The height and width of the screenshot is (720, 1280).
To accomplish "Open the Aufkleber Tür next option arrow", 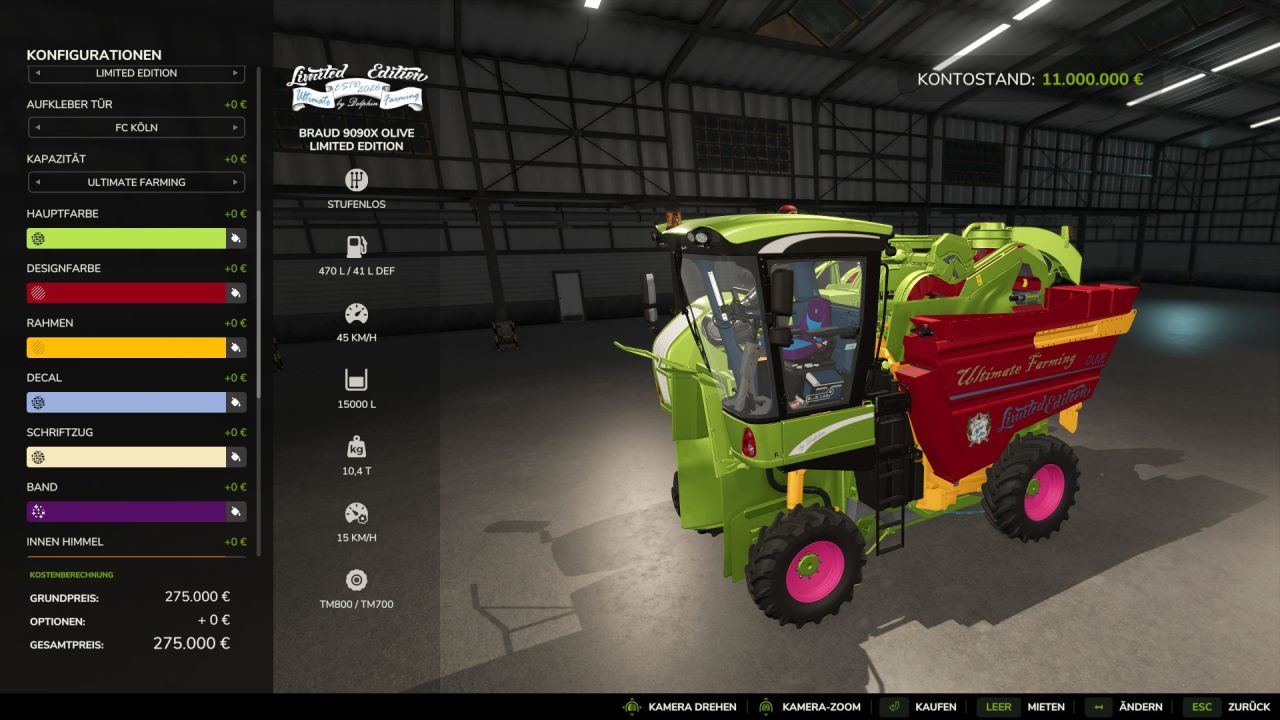I will pyautogui.click(x=237, y=127).
